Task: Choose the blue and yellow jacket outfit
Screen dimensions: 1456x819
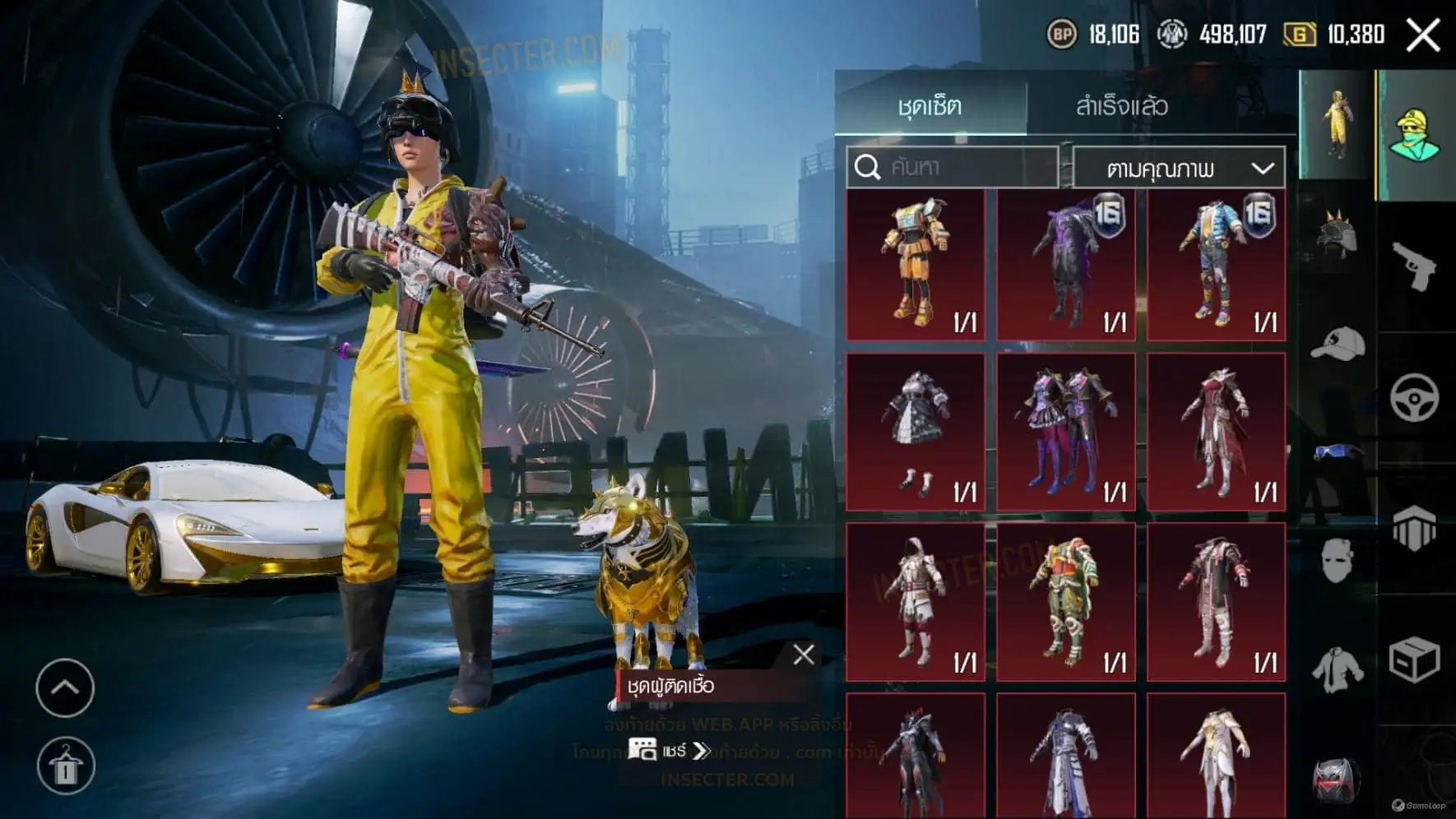Action: point(1216,265)
